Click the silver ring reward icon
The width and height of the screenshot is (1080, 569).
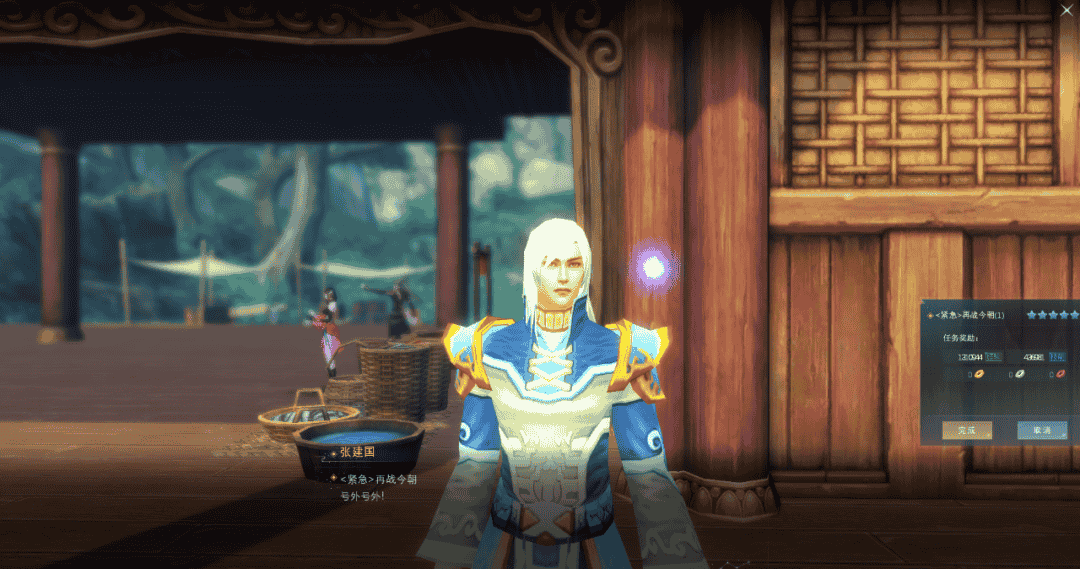point(1019,375)
